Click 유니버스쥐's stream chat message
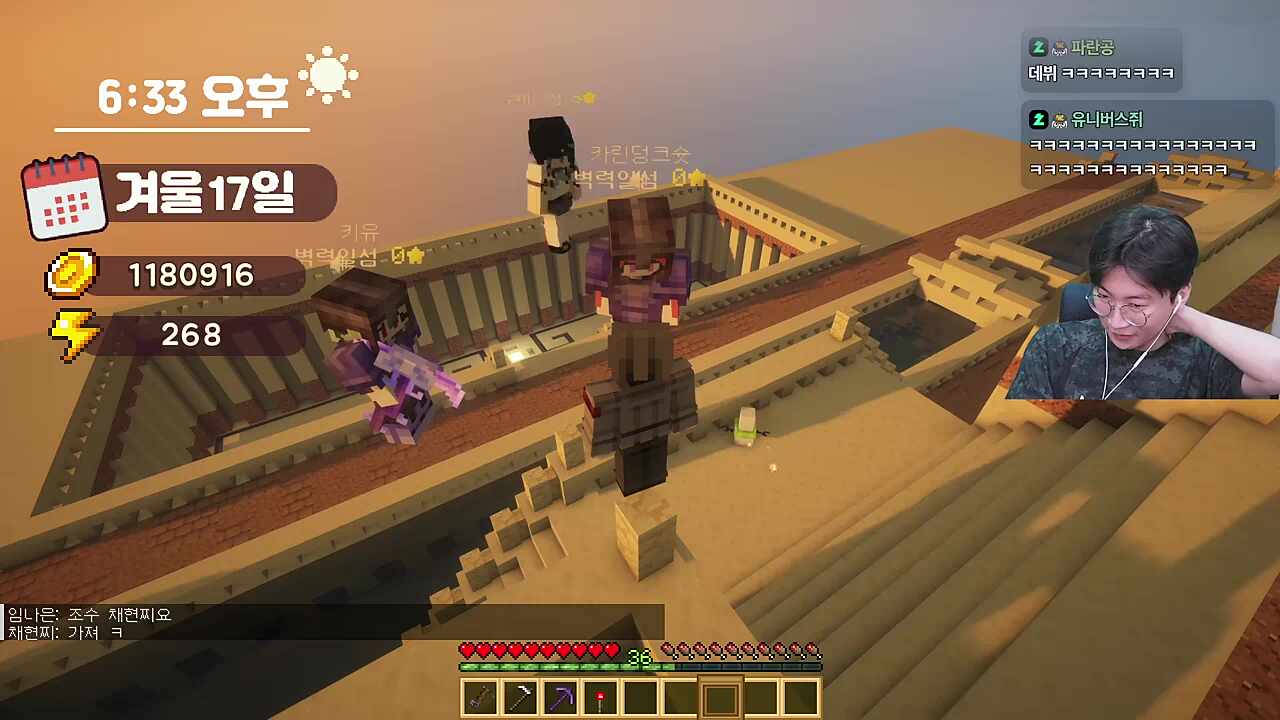This screenshot has height=720, width=1280. pos(1140,144)
